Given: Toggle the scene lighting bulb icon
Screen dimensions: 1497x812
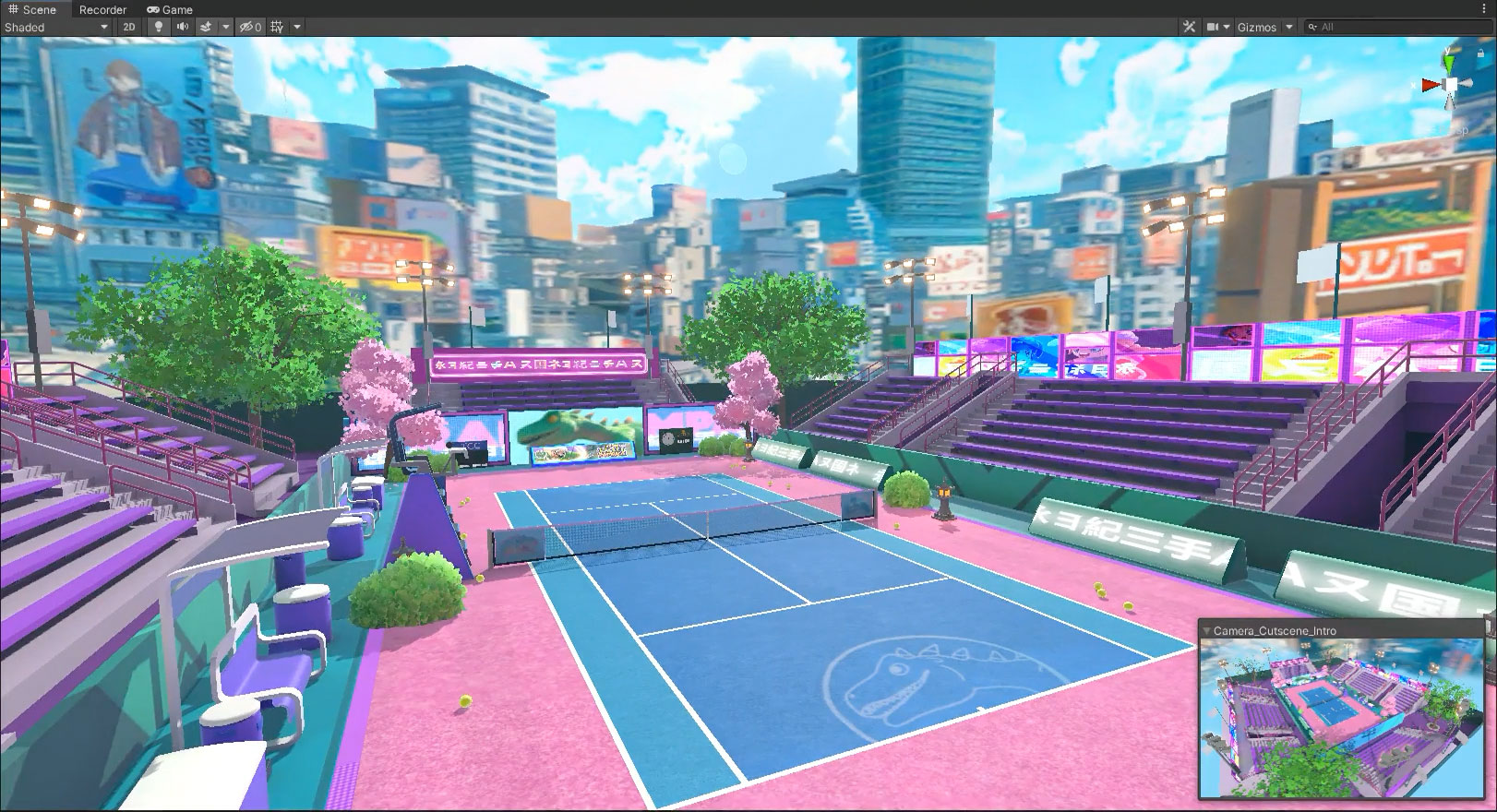Looking at the screenshot, I should pos(159,27).
